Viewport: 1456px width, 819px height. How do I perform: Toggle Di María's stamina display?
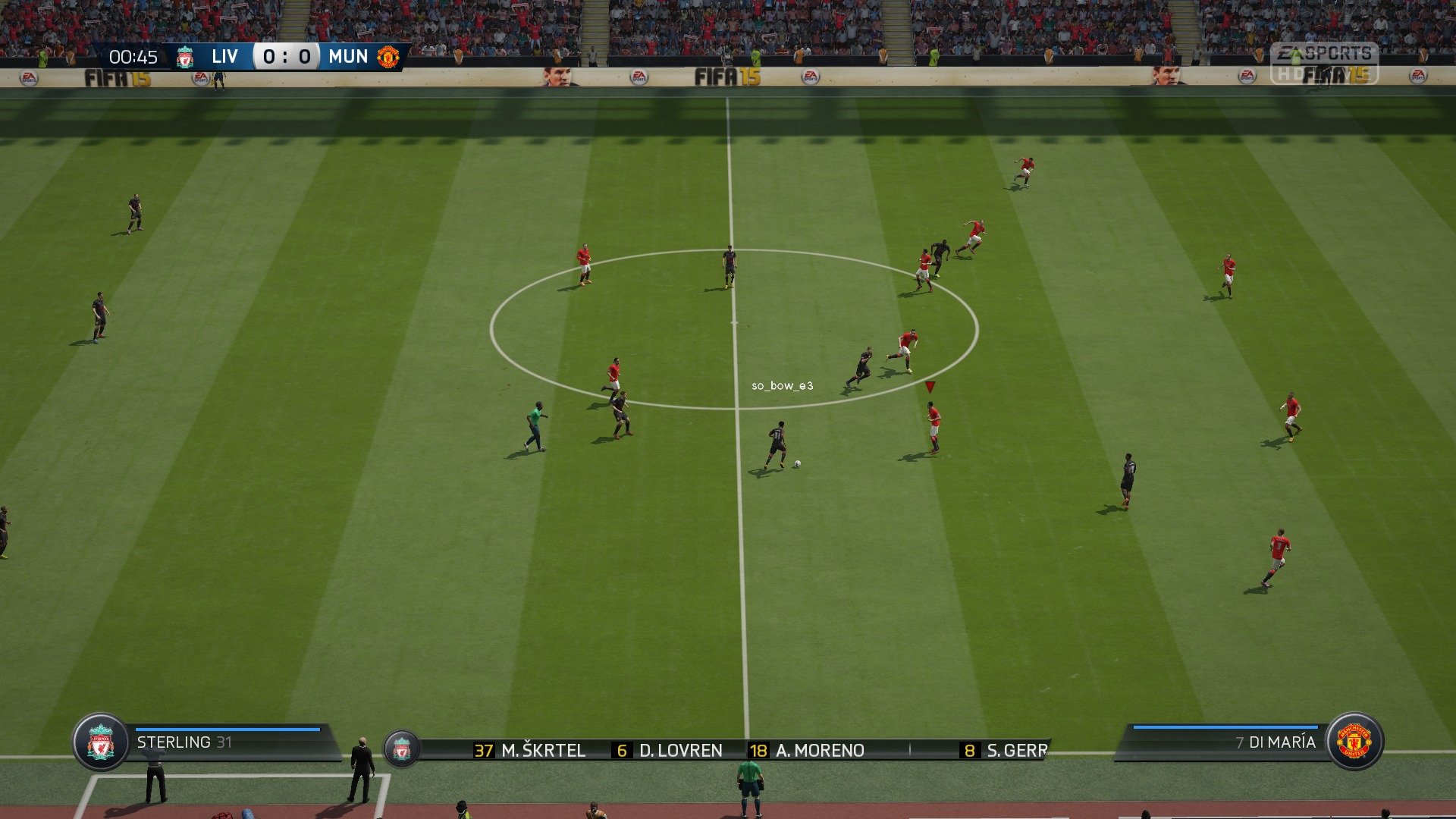pyautogui.click(x=1213, y=726)
